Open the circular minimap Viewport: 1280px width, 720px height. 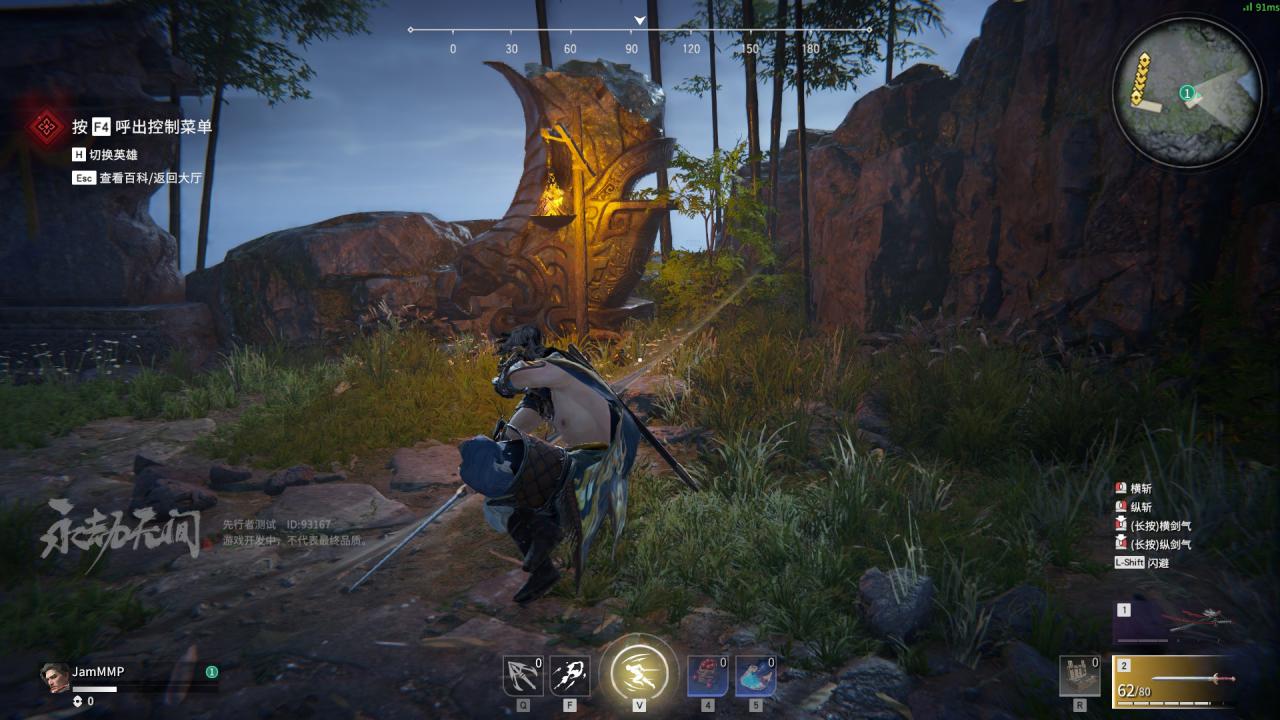[1187, 92]
